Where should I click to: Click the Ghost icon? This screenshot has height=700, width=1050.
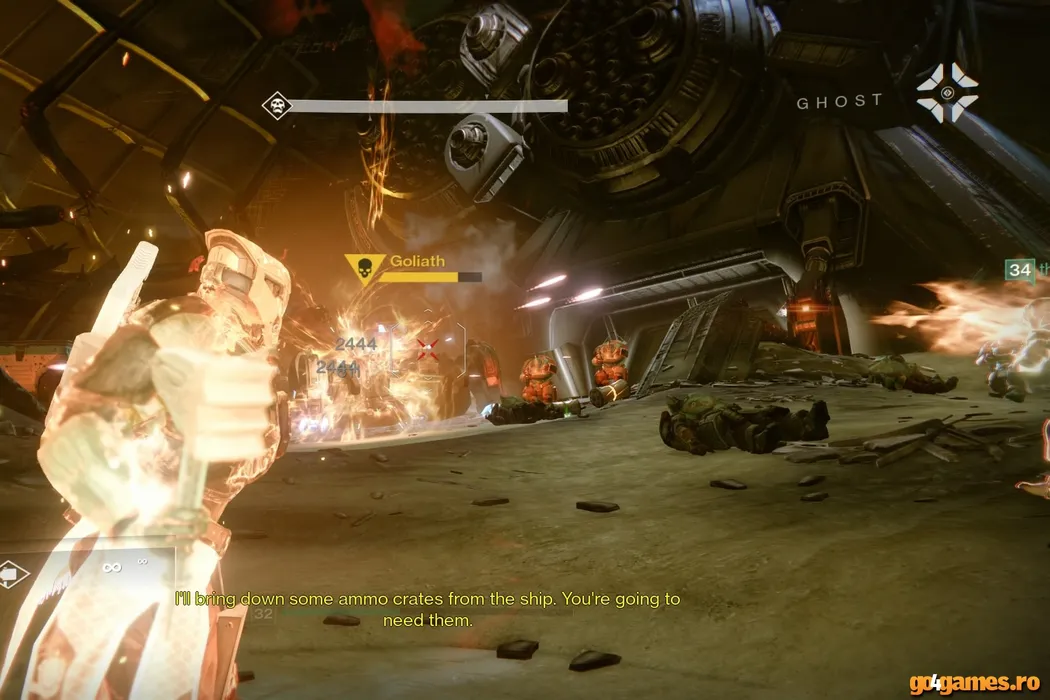[946, 93]
